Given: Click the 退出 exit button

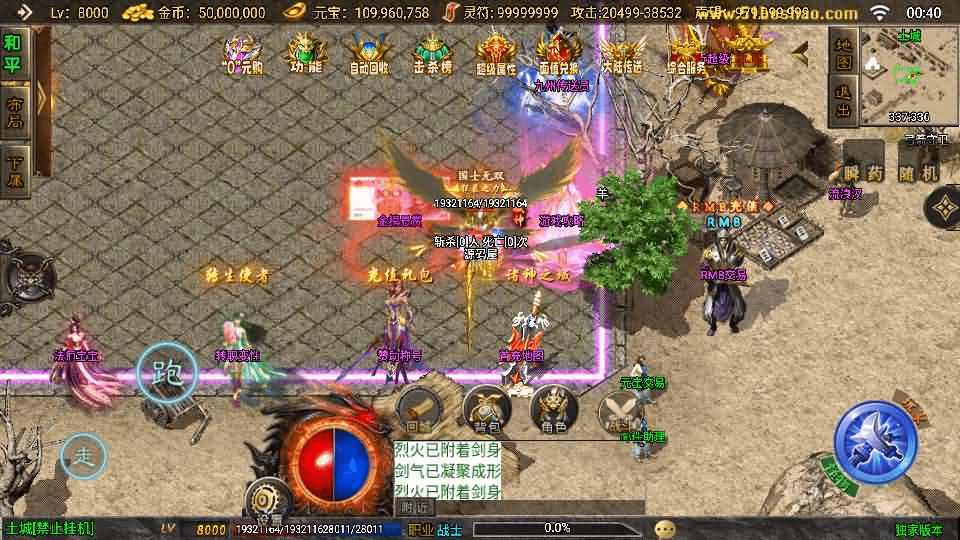Looking at the screenshot, I should click(x=844, y=103).
